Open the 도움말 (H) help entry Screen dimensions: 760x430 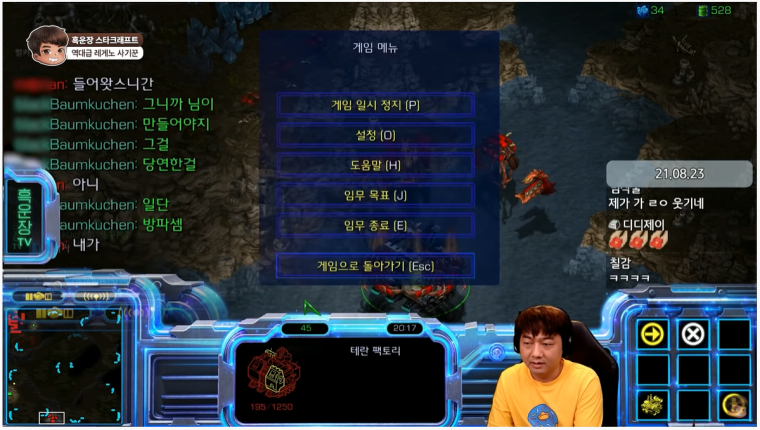[x=375, y=165]
